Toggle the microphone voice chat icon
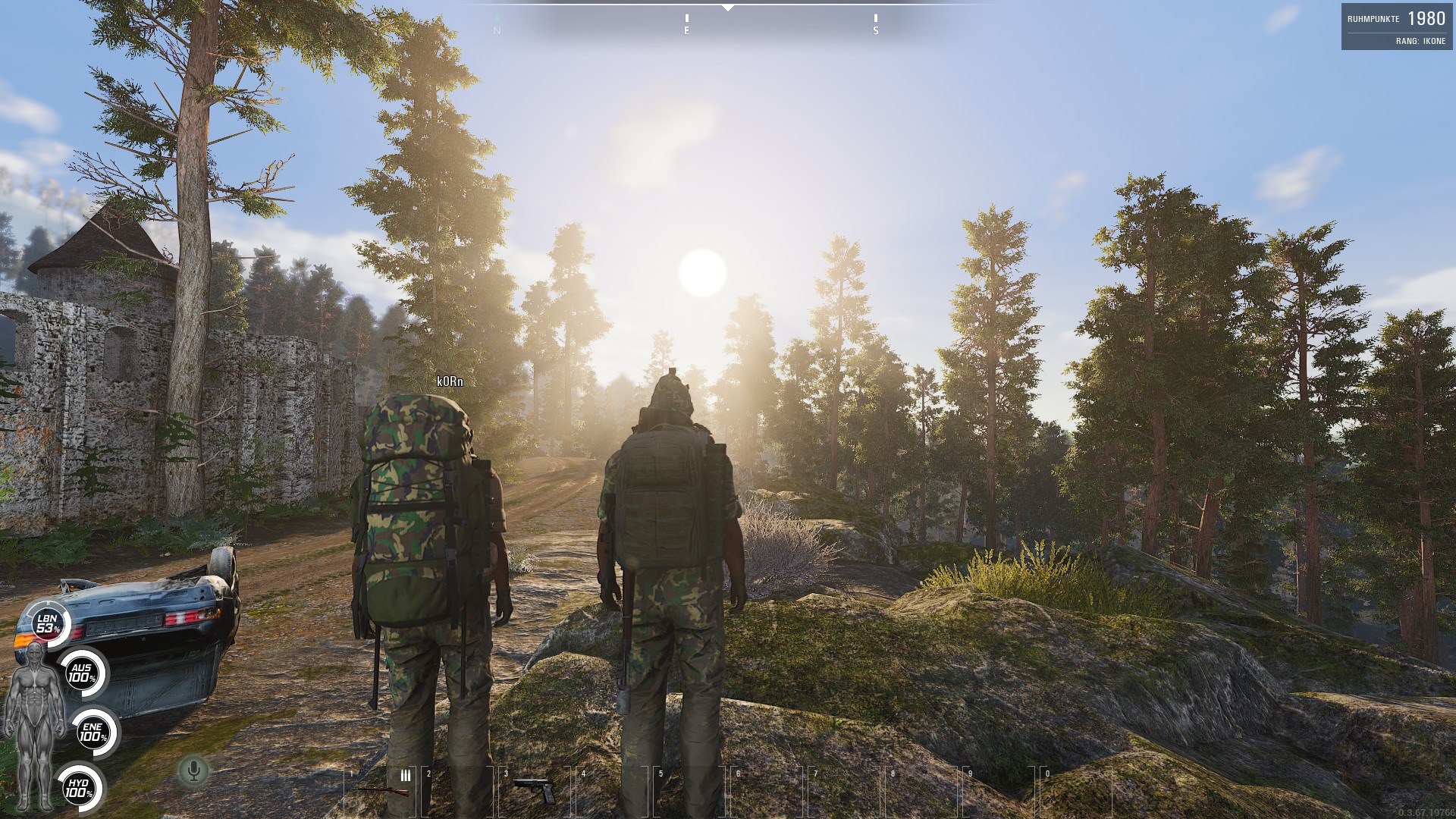Screen dimensions: 1456x819 coord(193,771)
